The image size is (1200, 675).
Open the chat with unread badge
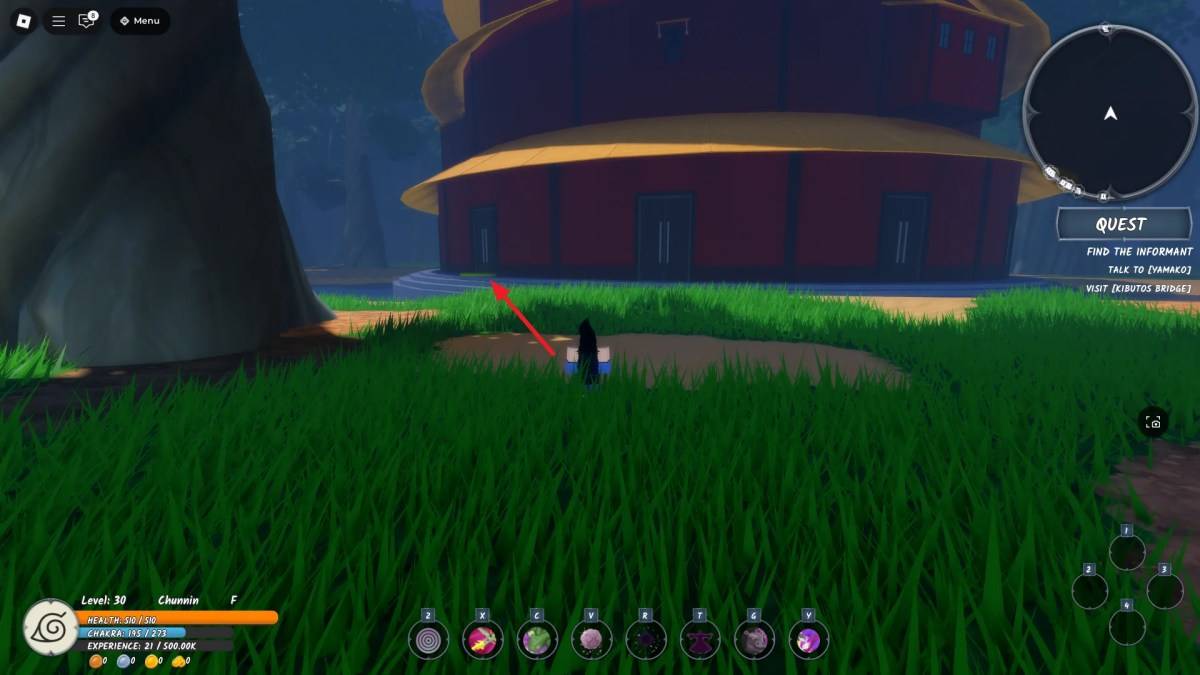87,21
